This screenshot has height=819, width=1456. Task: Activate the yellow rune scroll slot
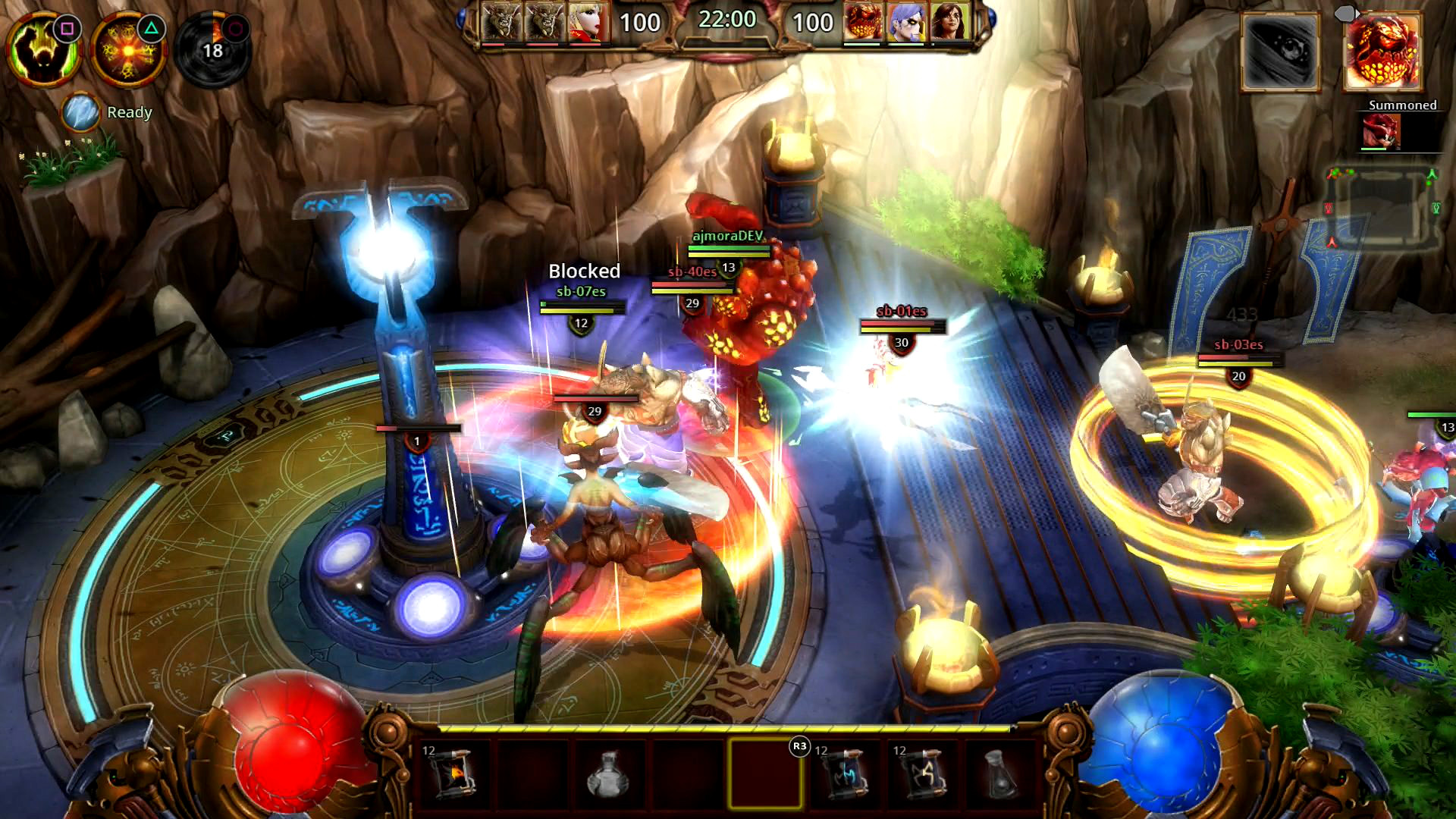(922, 773)
